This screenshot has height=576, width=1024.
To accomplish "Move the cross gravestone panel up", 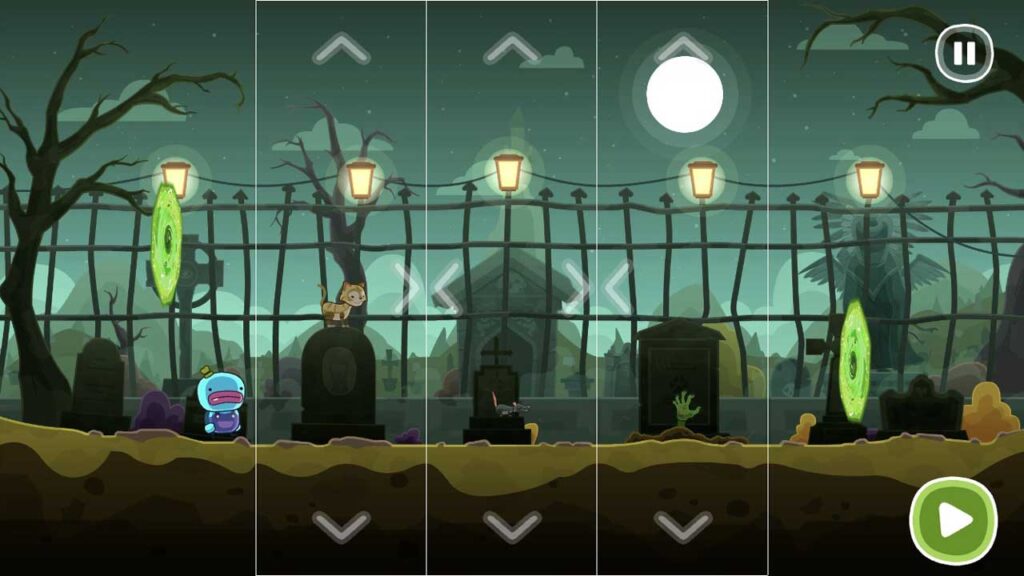I will tap(512, 47).
